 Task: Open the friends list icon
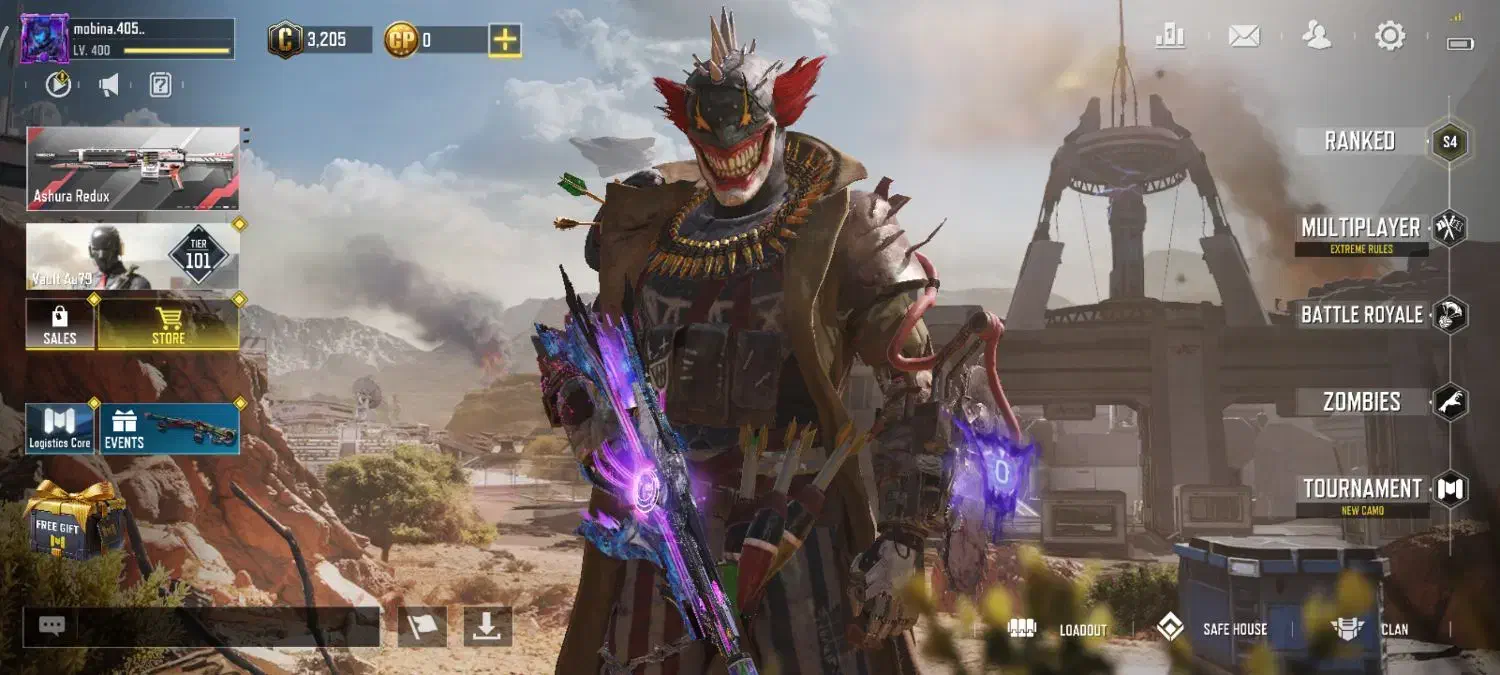tap(1317, 37)
